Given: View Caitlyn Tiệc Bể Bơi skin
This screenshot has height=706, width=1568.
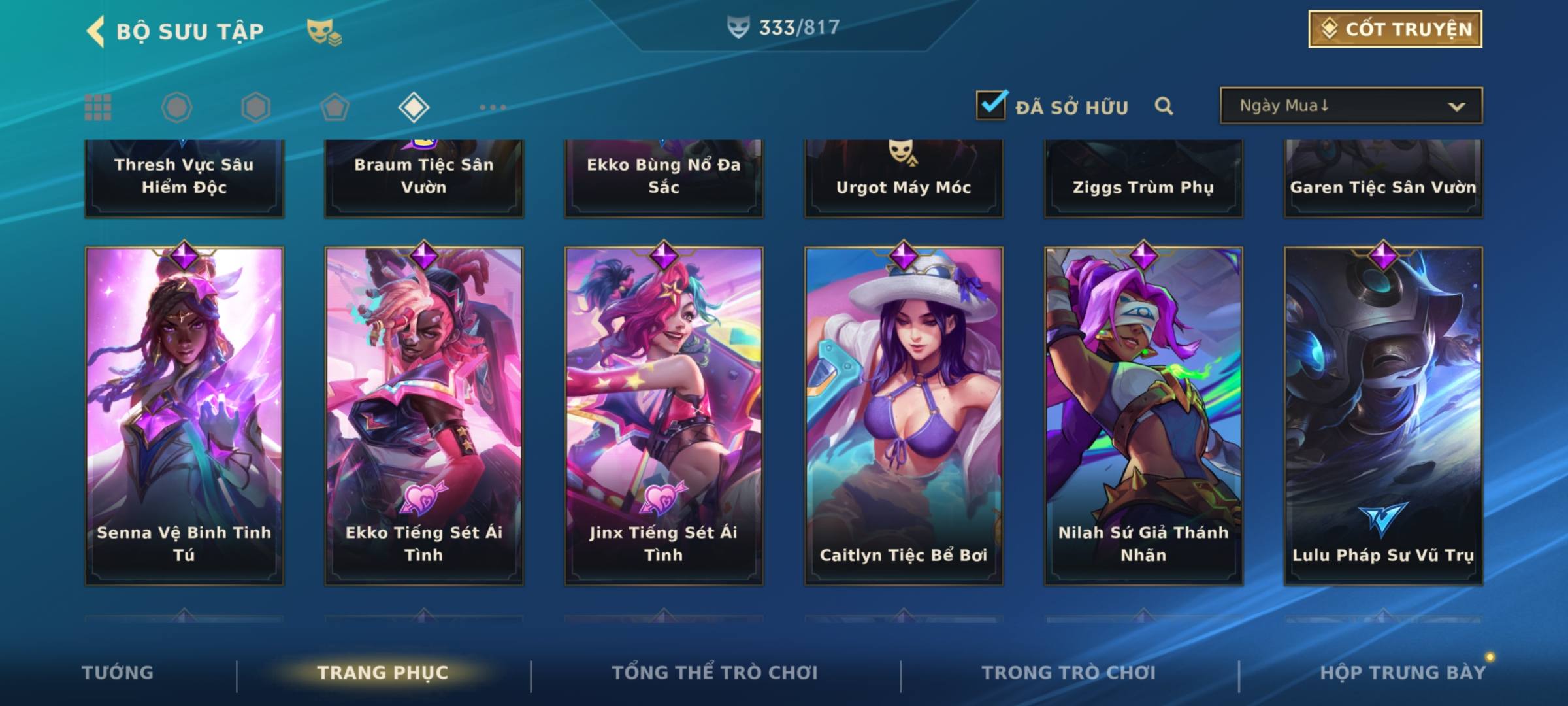Looking at the screenshot, I should pyautogui.click(x=904, y=416).
